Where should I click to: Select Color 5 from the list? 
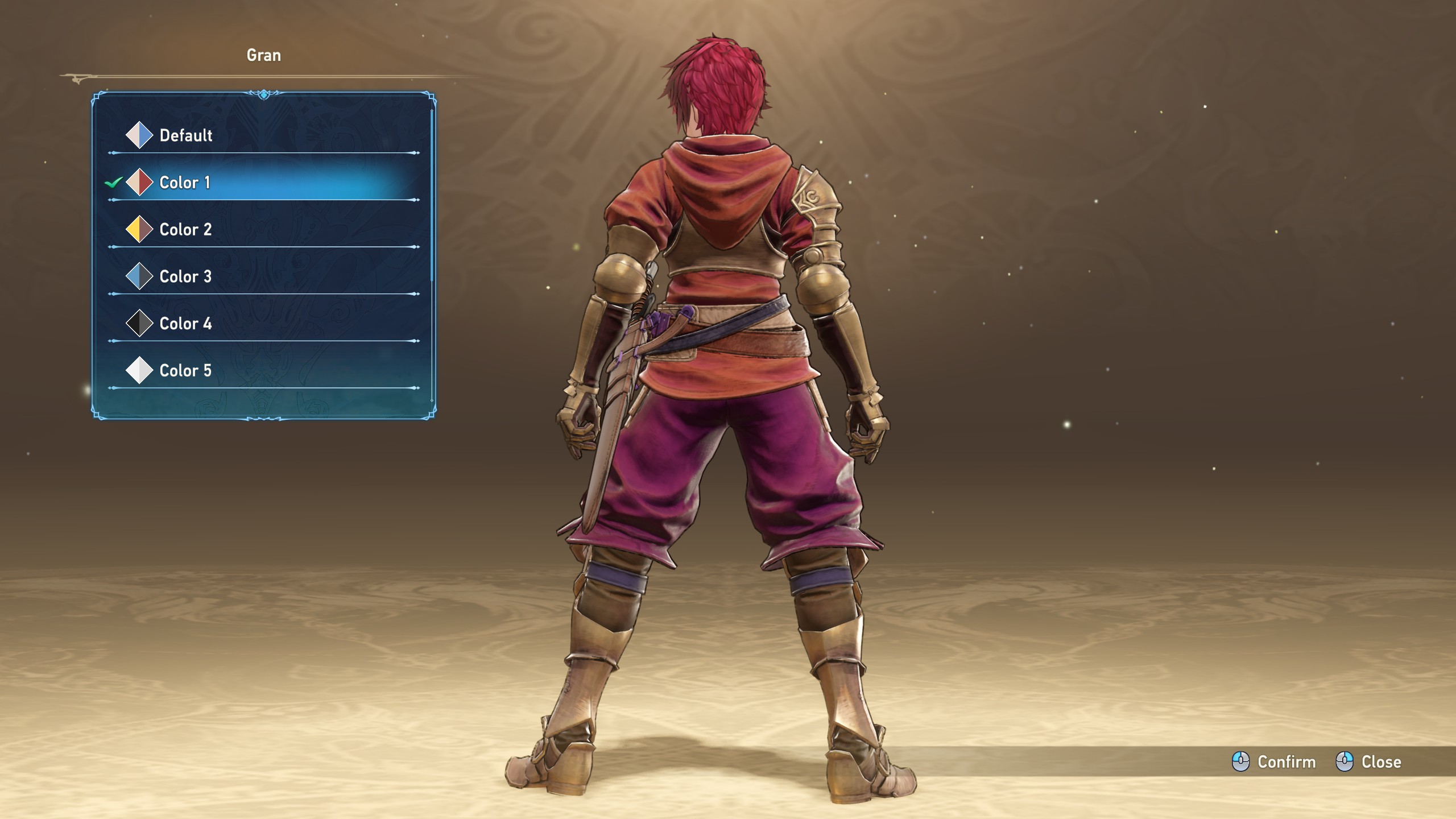click(x=185, y=371)
